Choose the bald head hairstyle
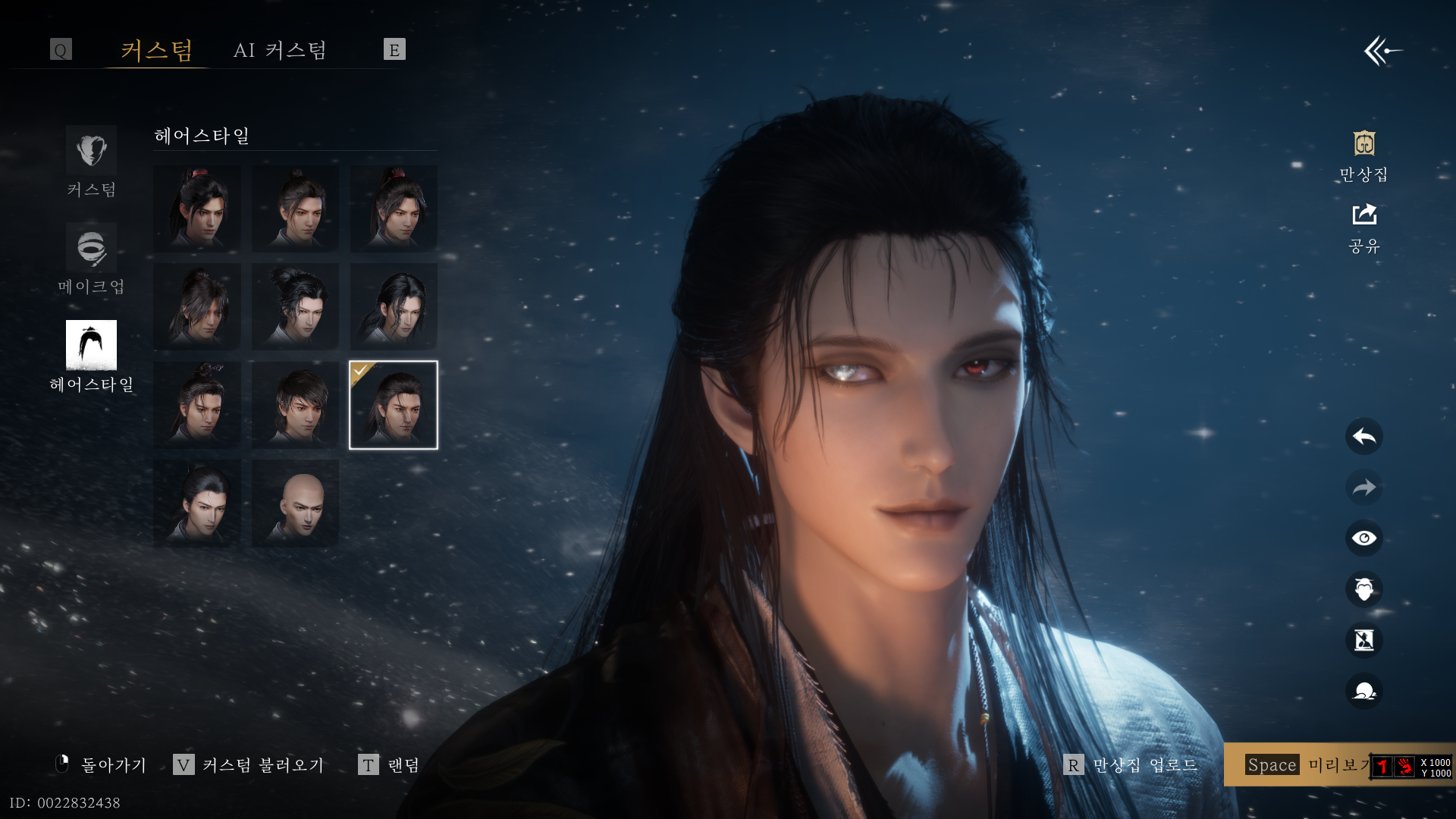The width and height of the screenshot is (1456, 819). point(295,503)
